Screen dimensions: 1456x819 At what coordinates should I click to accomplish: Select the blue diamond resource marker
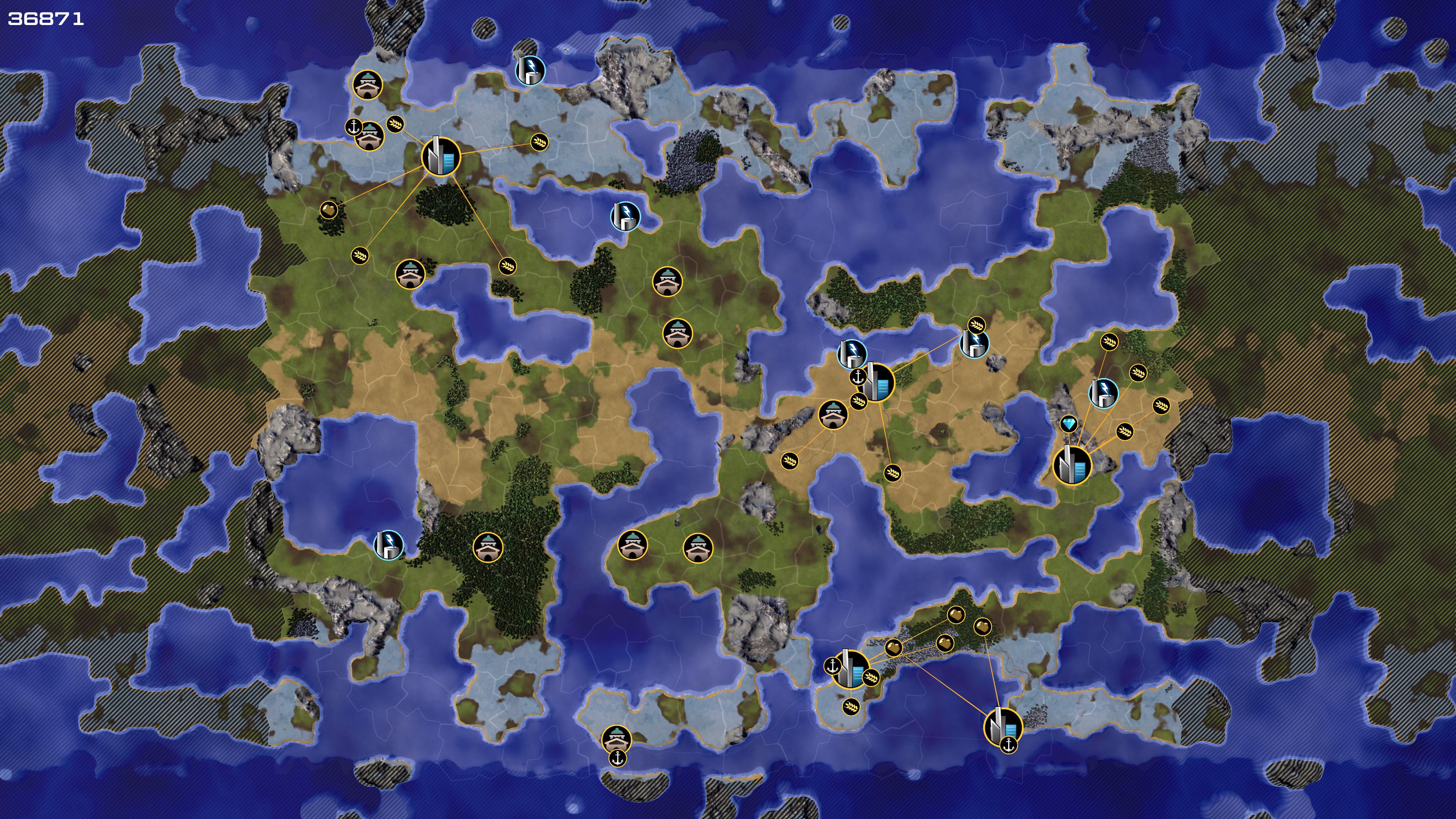coord(1068,424)
